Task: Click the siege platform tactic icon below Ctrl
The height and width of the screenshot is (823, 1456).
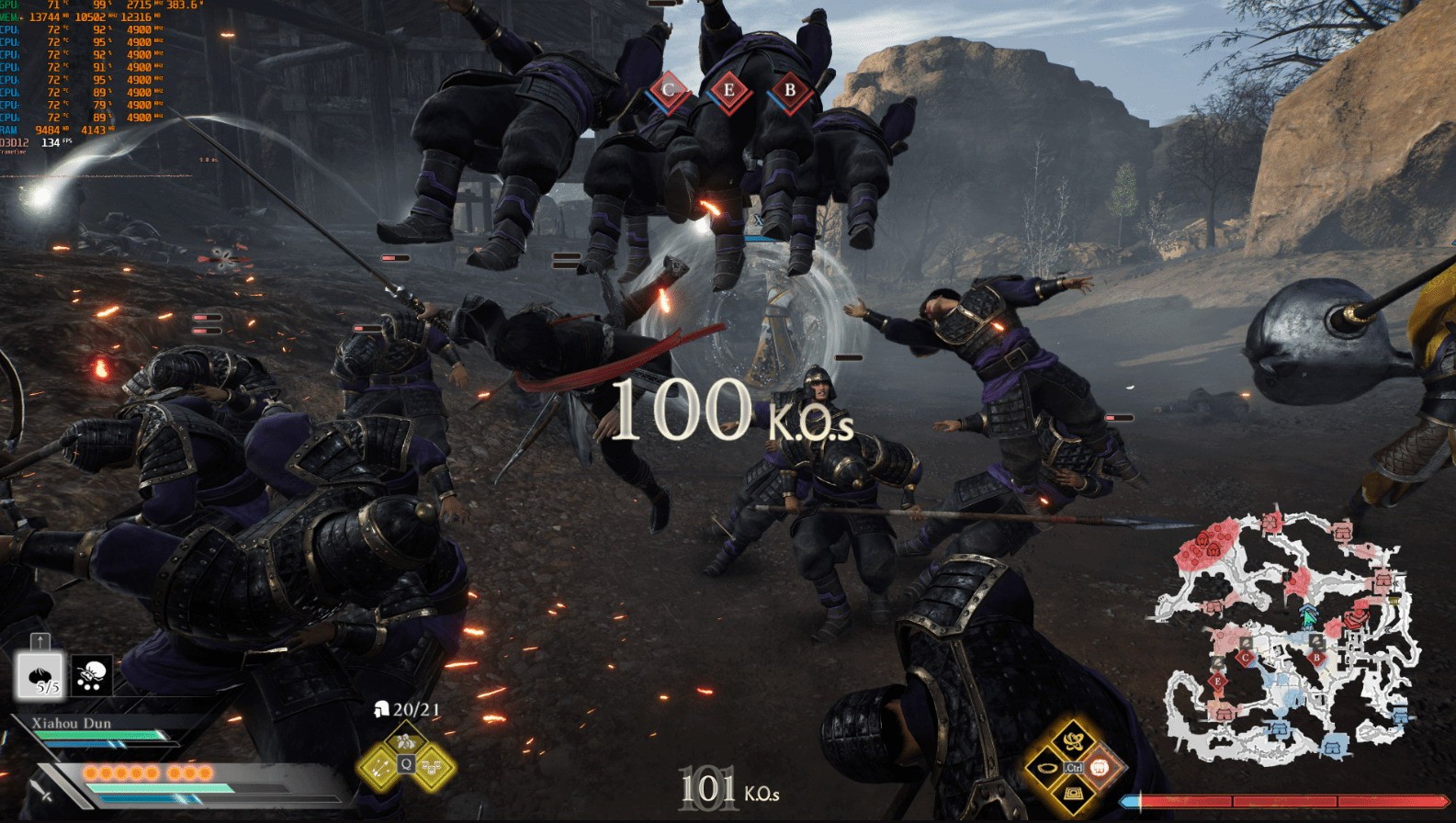Action: tap(1074, 794)
